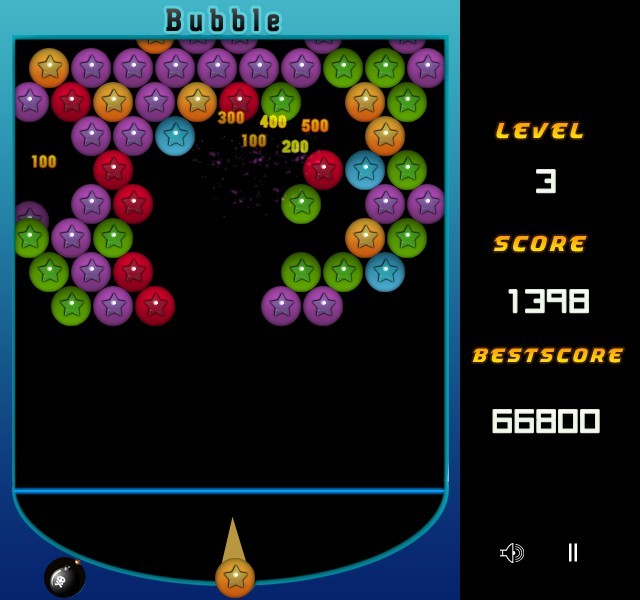
Task: Activate the skull bomb power-up
Action: [64, 577]
